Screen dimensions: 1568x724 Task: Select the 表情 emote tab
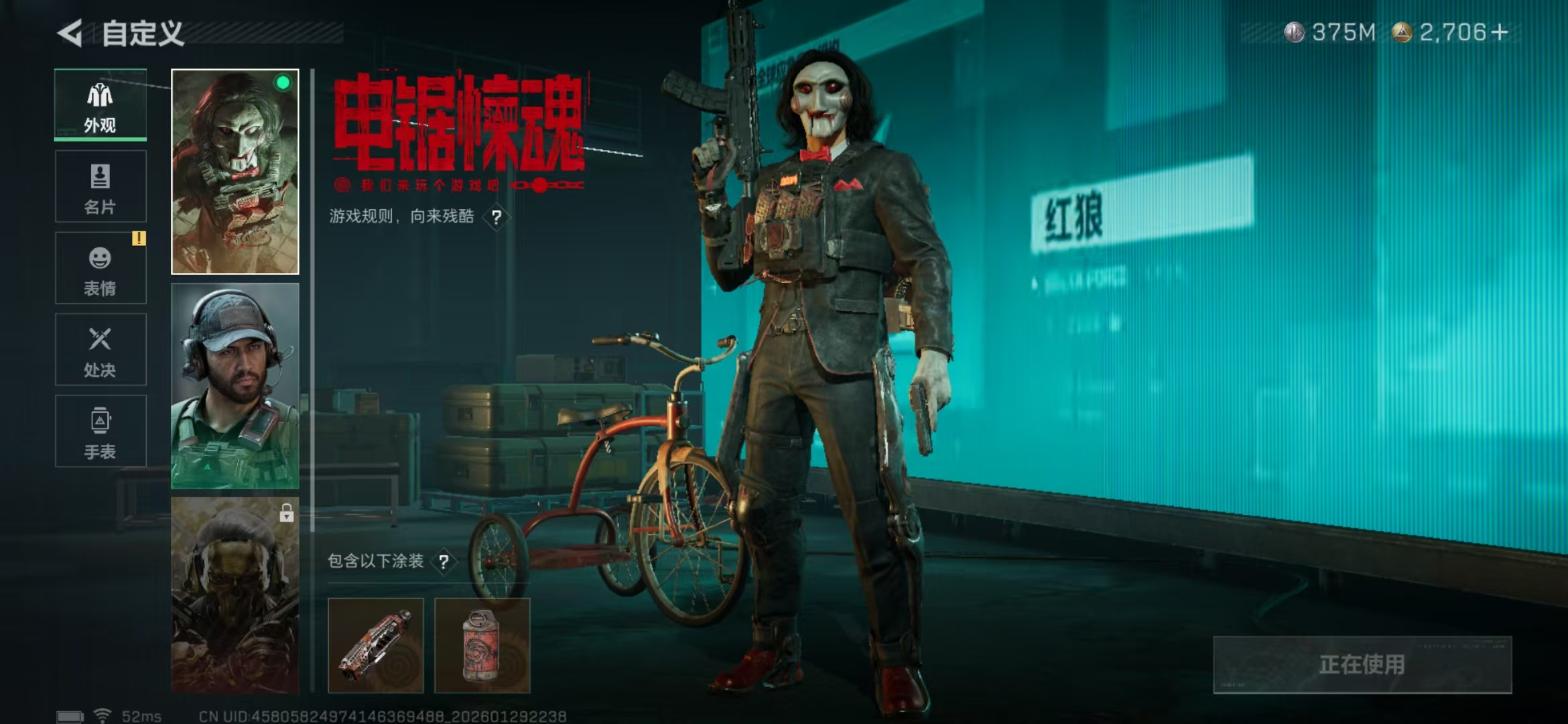pos(101,268)
